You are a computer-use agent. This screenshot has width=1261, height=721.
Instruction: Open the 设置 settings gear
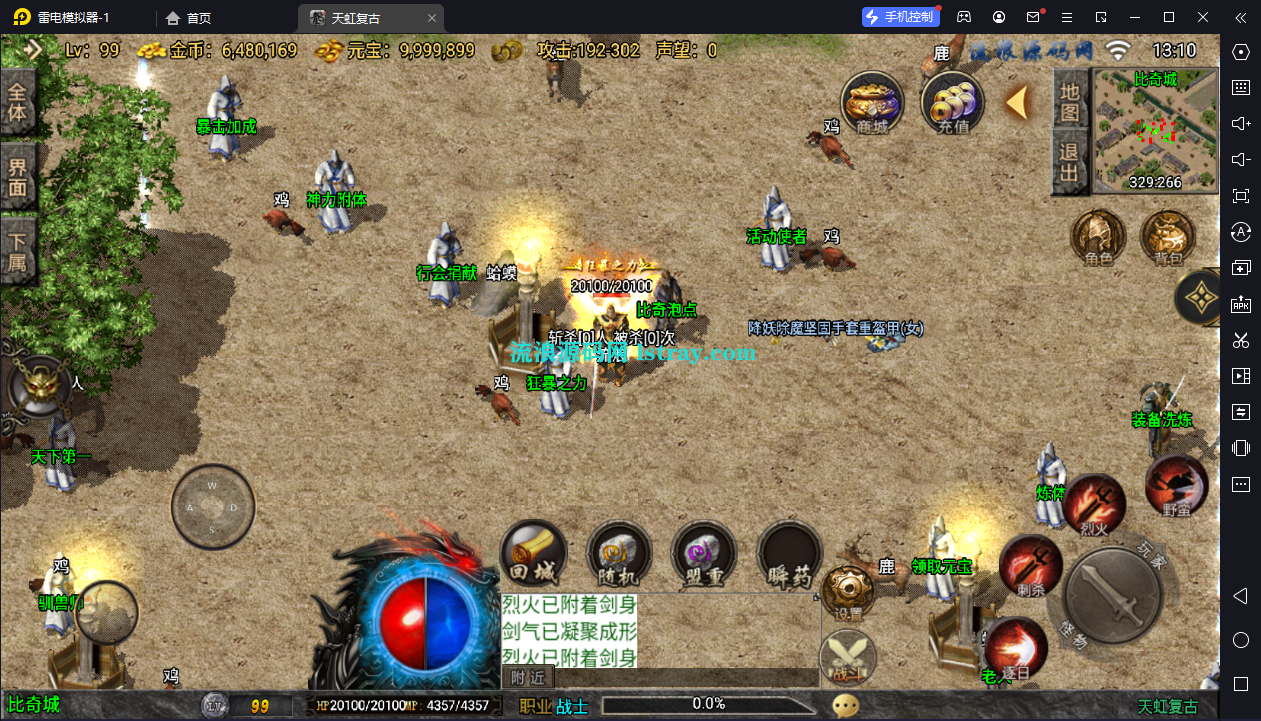tap(848, 592)
